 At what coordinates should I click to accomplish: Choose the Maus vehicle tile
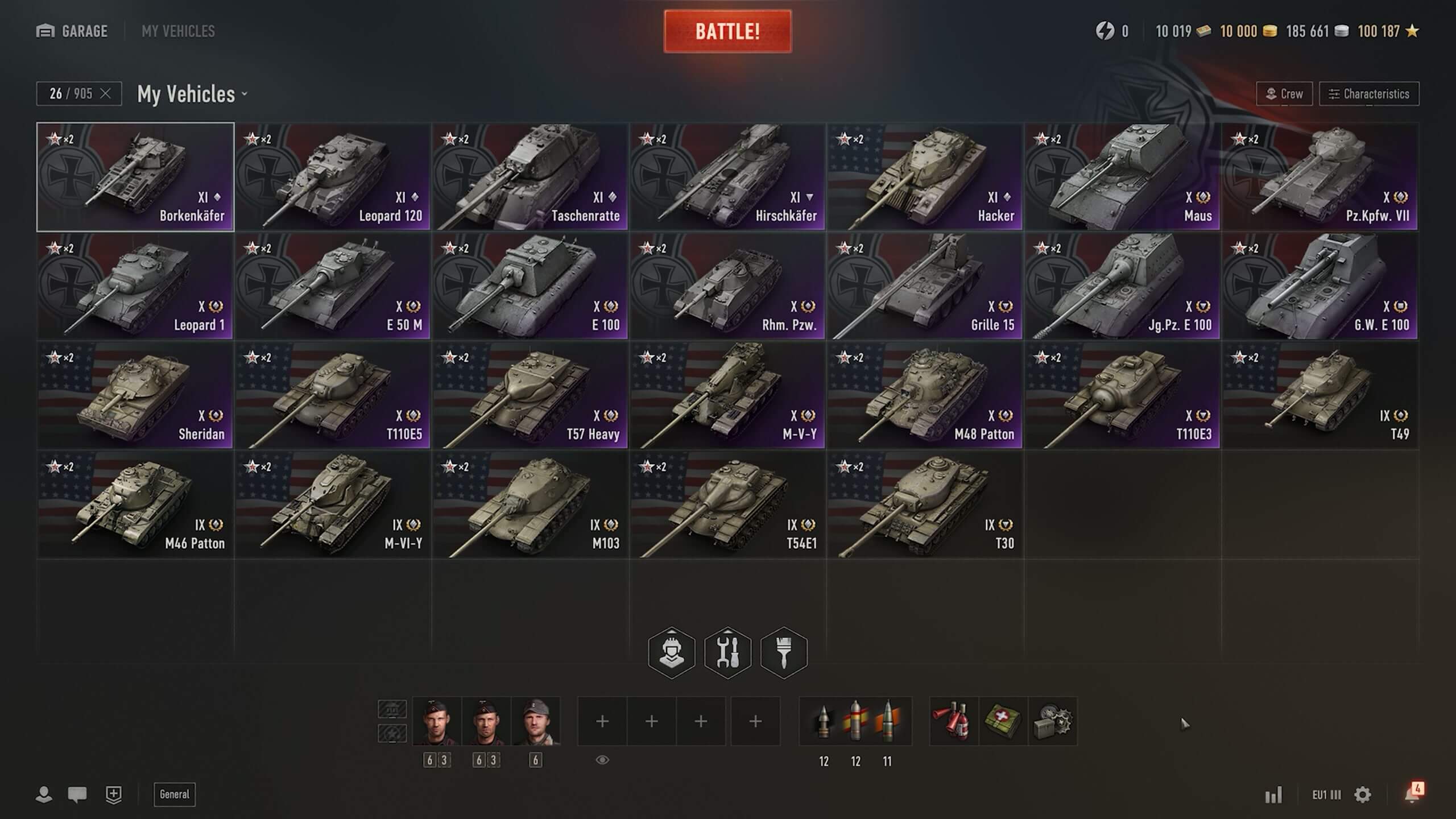[1122, 177]
